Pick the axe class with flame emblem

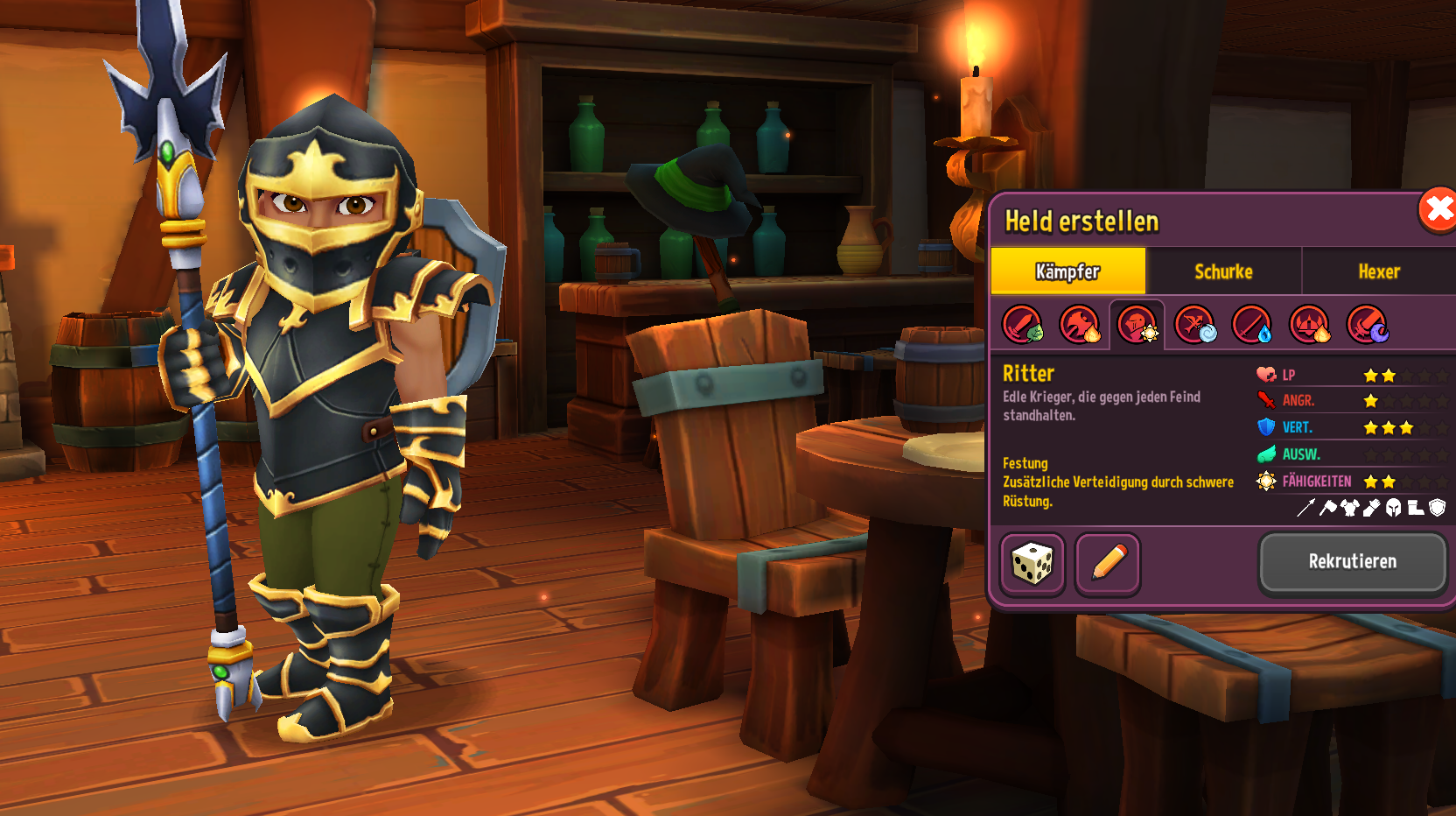pos(1080,325)
